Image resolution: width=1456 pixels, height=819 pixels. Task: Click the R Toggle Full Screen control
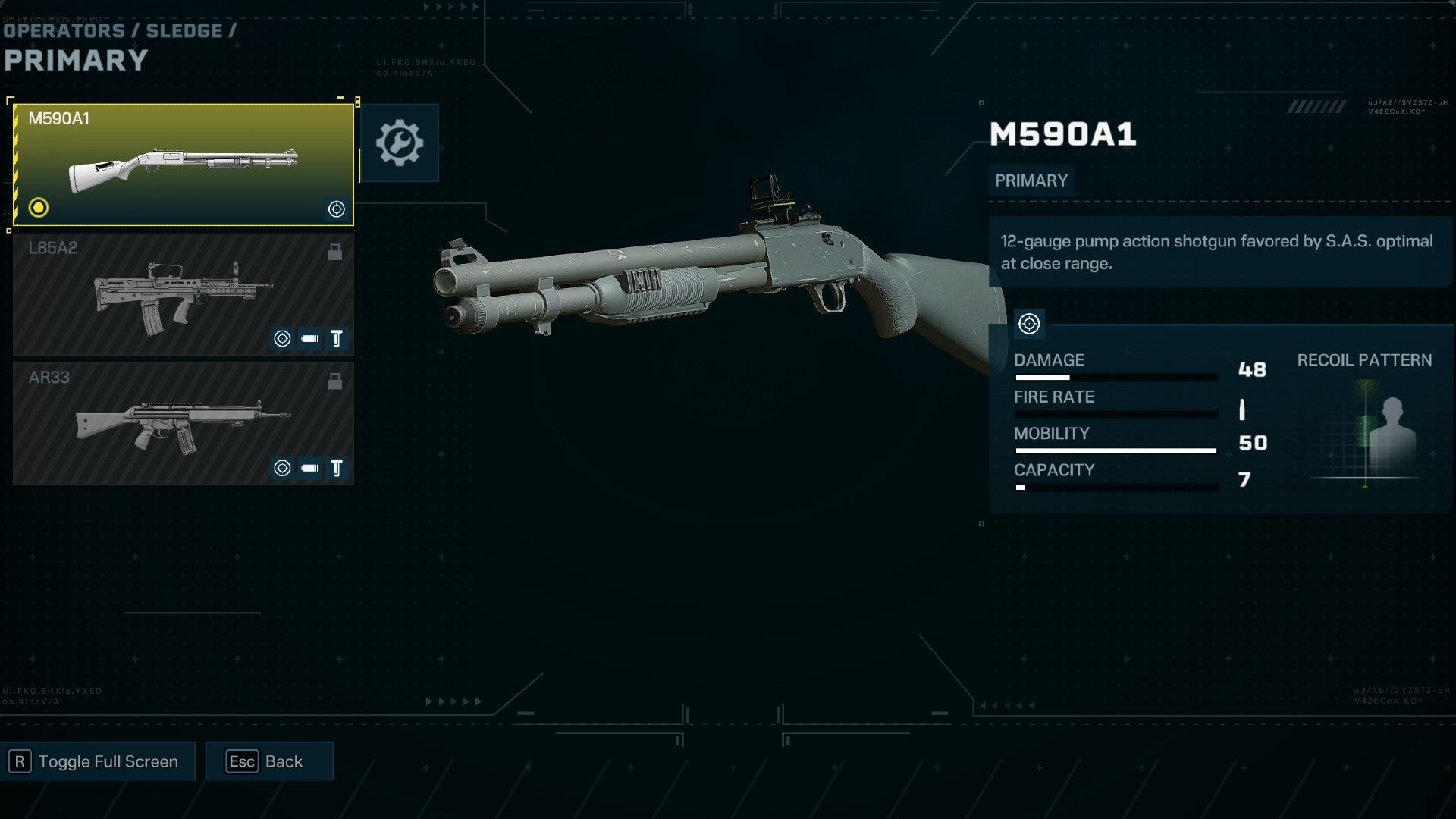click(97, 761)
